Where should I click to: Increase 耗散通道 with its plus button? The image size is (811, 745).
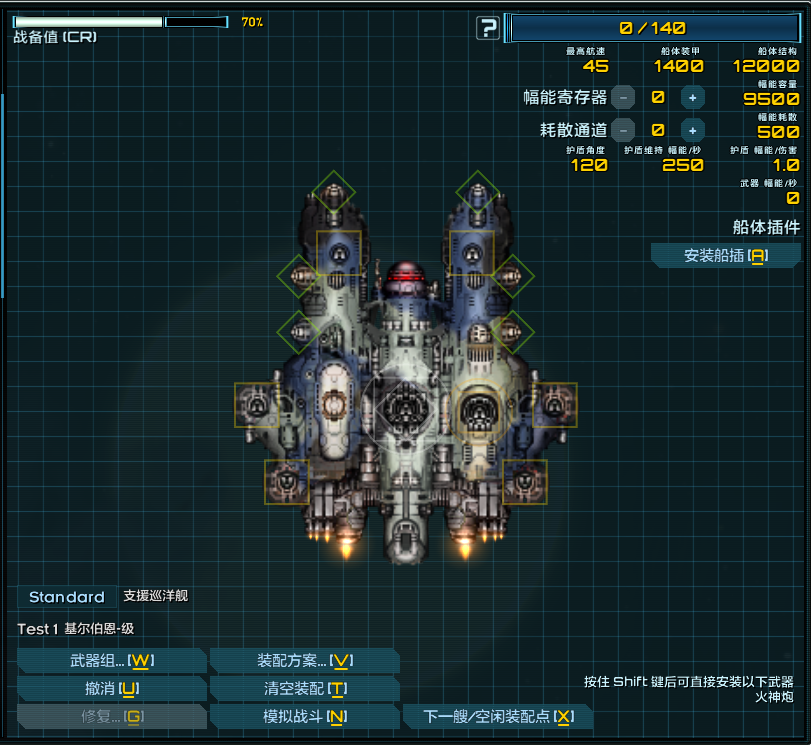tap(691, 129)
